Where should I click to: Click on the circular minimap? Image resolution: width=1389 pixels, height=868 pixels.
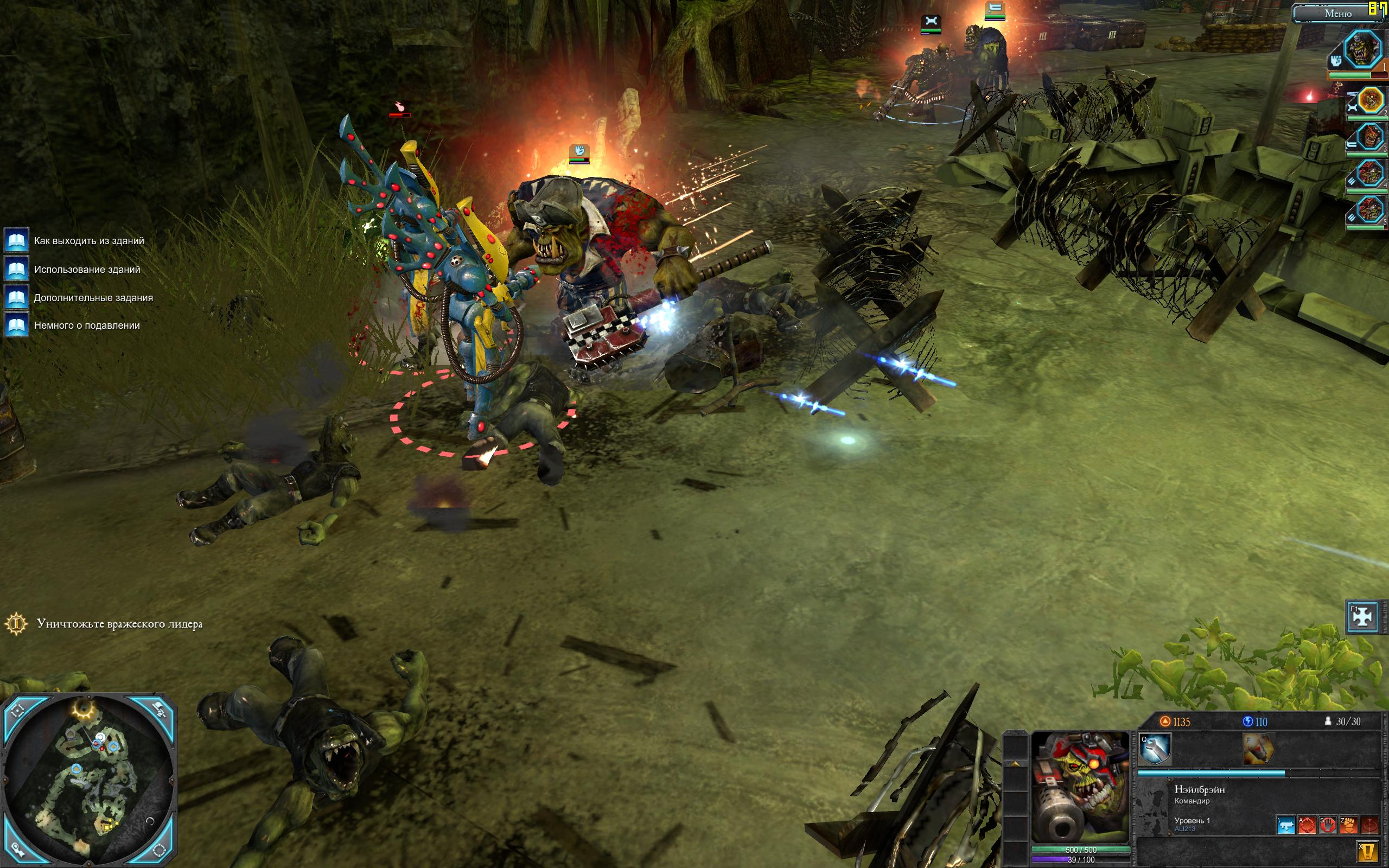tap(88, 781)
